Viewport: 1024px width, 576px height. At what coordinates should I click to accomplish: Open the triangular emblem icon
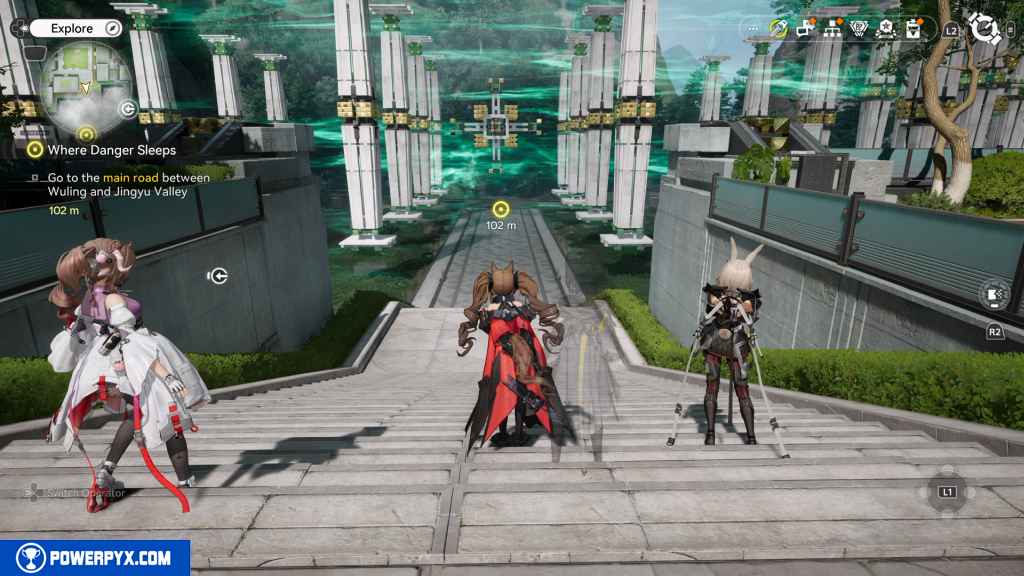[x=858, y=29]
